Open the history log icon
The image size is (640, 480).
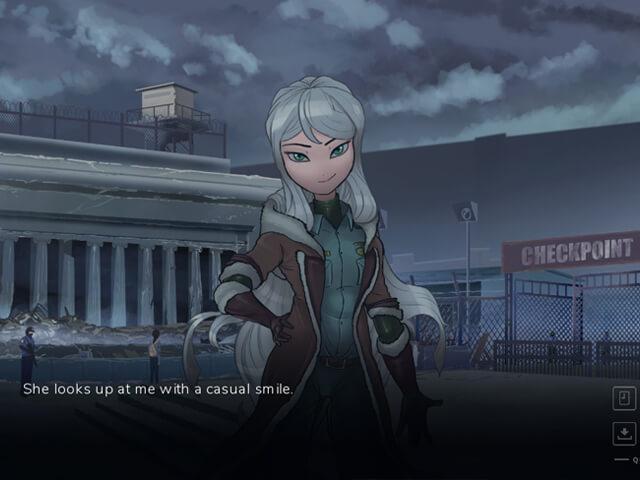[623, 397]
